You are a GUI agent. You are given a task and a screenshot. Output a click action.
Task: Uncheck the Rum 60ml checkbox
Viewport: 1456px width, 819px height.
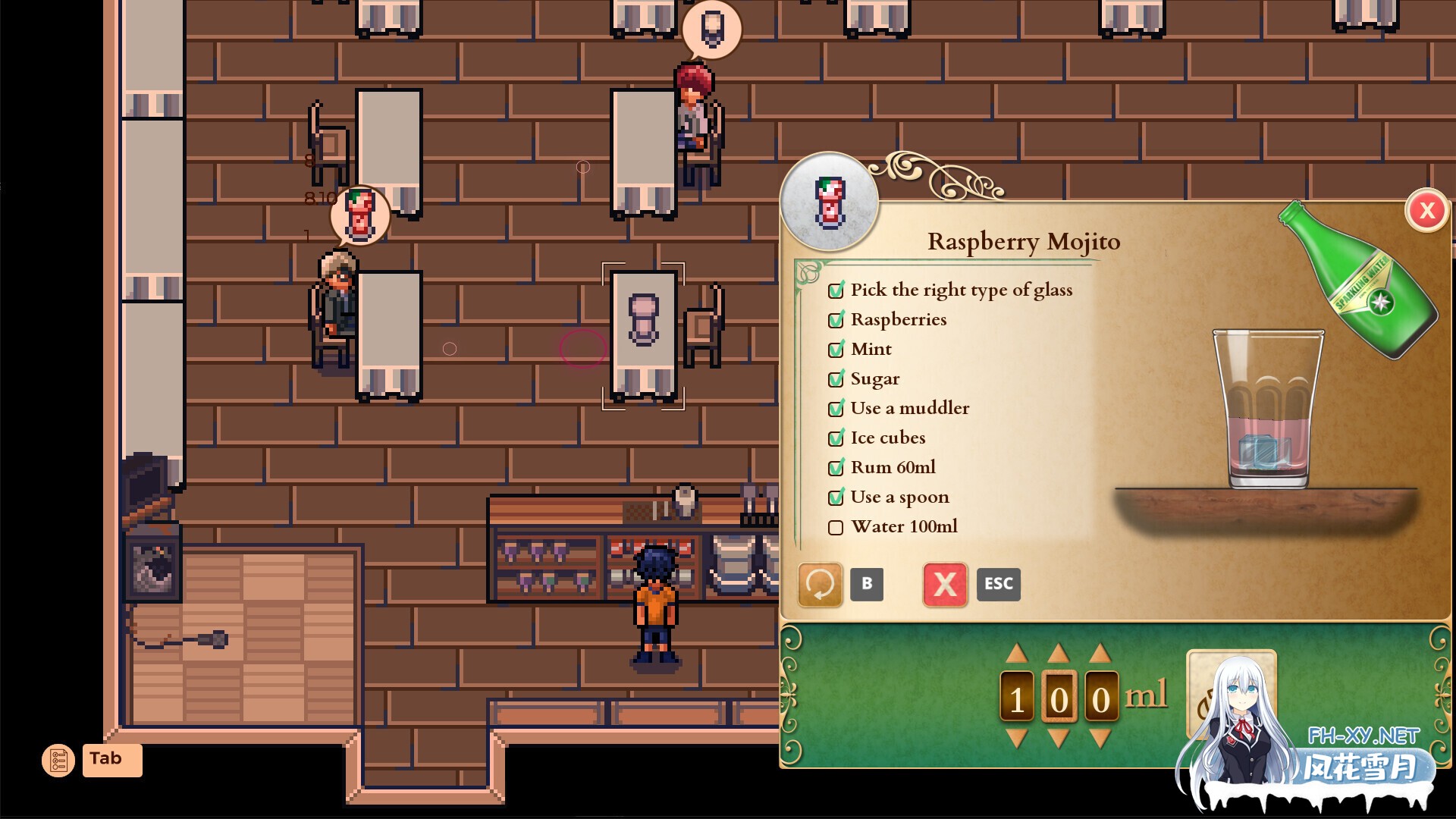click(836, 467)
